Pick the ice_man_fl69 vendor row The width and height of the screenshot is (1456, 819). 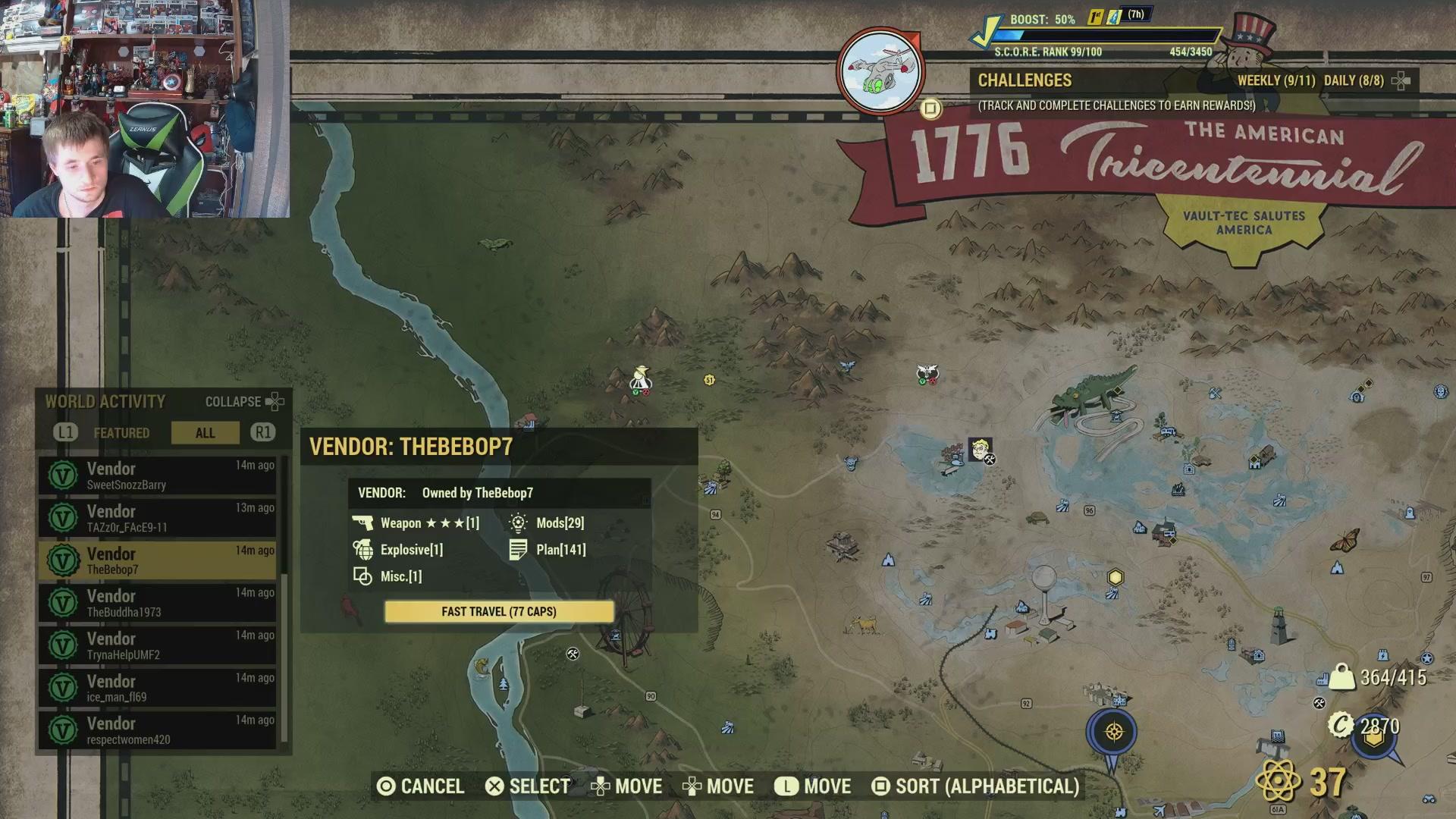pyautogui.click(x=158, y=689)
